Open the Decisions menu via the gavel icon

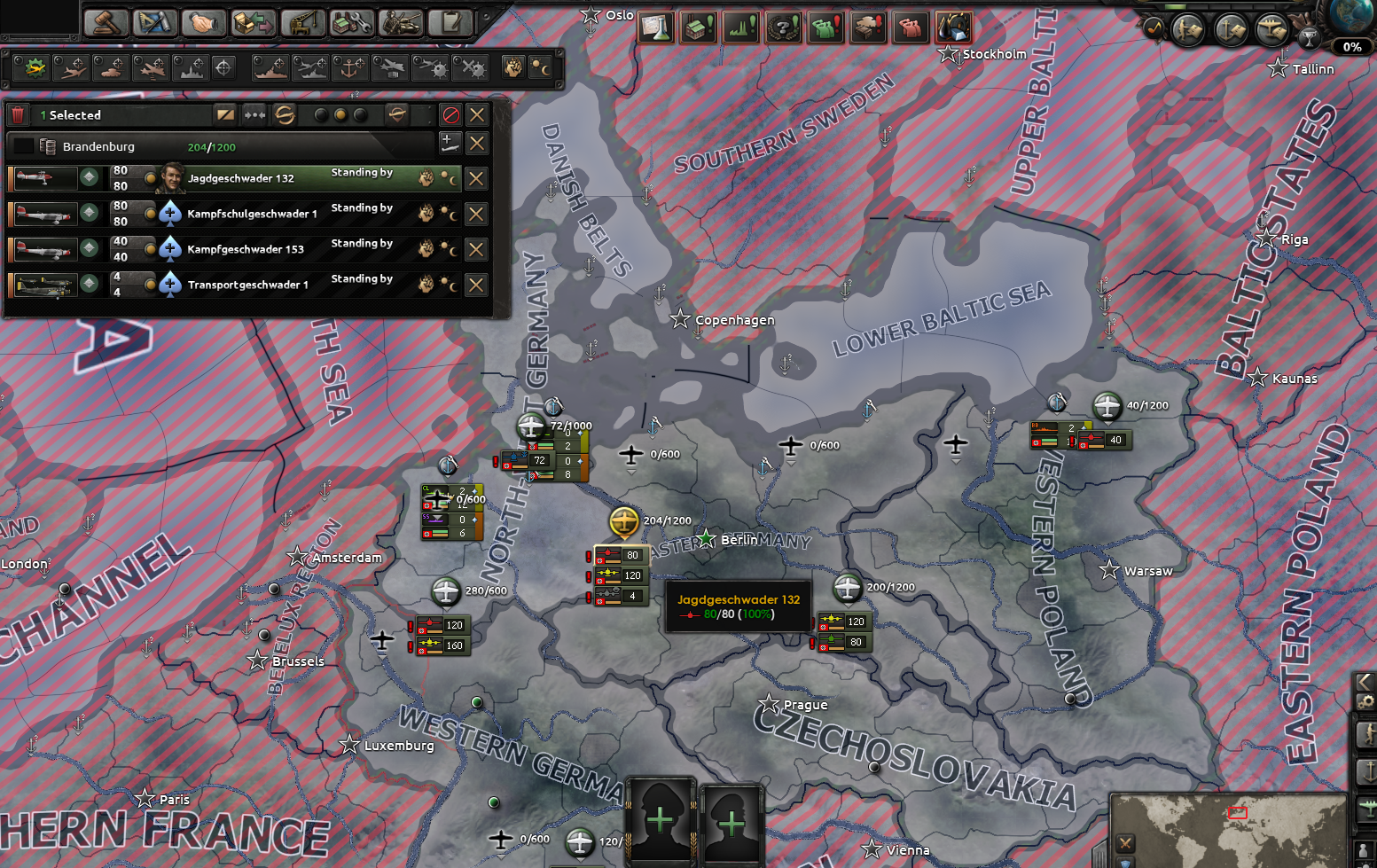pos(106,21)
